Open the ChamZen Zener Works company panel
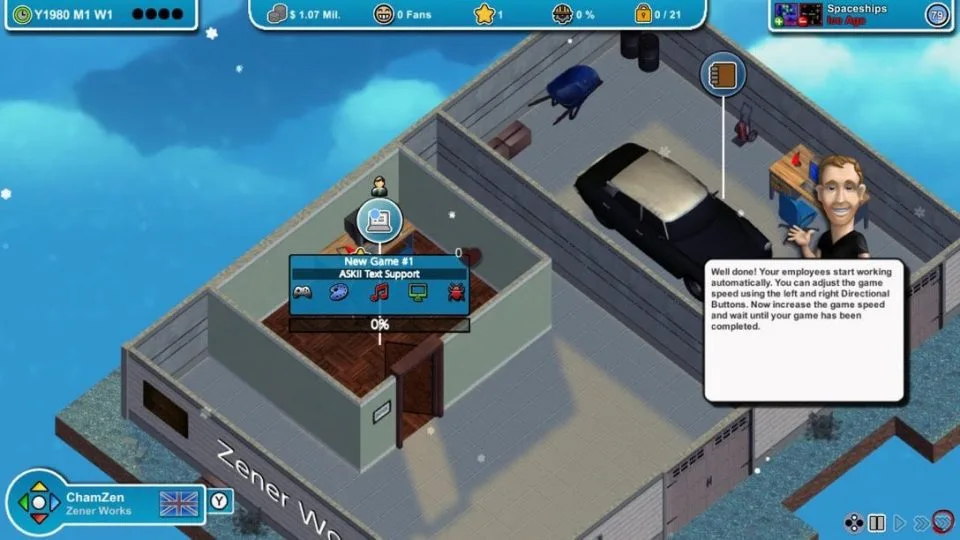Screen dimensions: 960x540 [98, 503]
